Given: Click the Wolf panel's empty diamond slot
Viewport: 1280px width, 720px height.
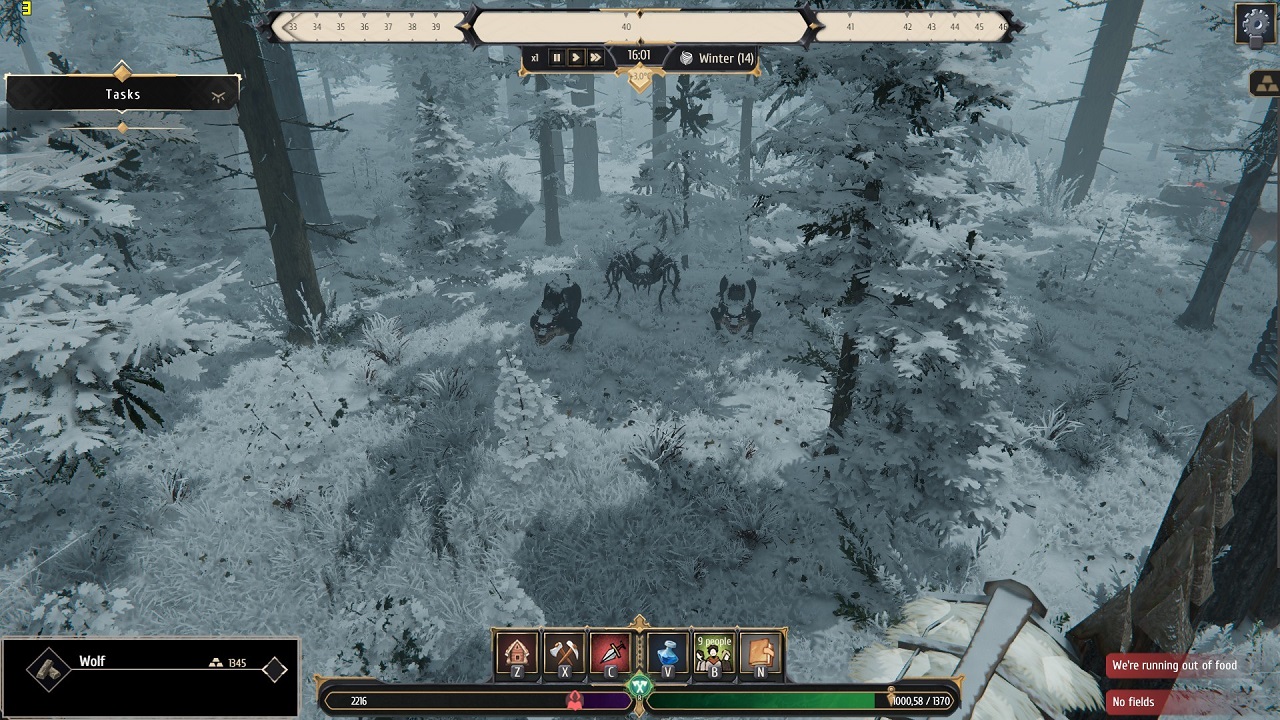Looking at the screenshot, I should 275,670.
